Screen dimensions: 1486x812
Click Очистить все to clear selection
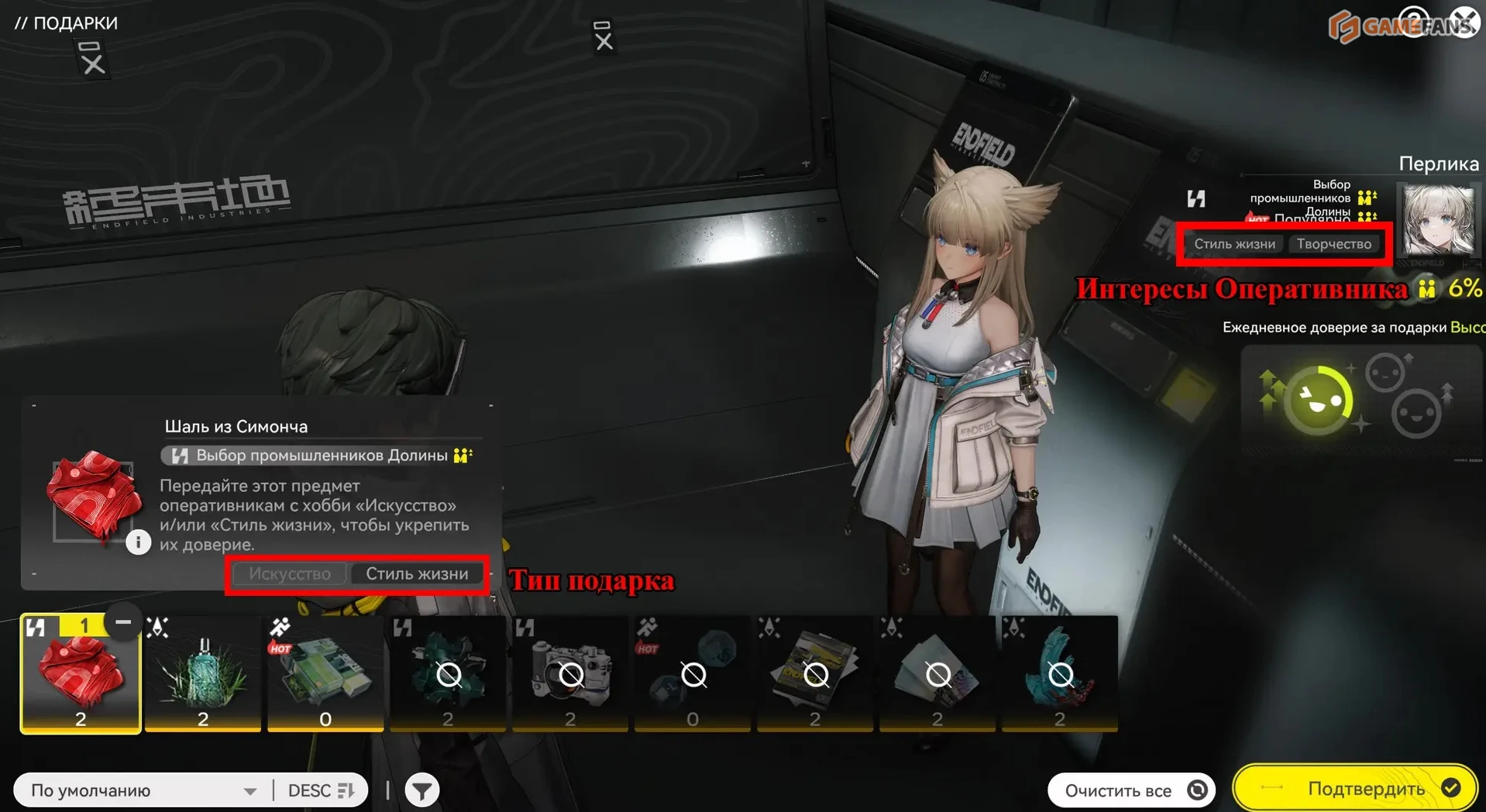[x=1131, y=790]
